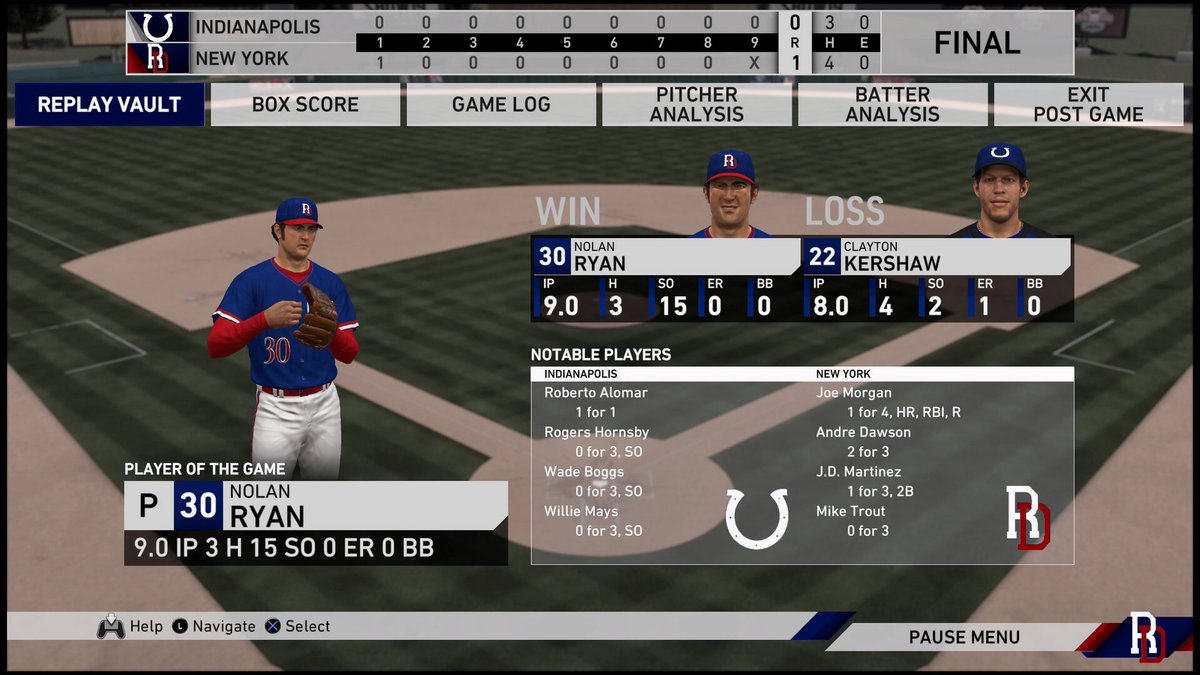View the Batter Analysis tab
The image size is (1200, 675).
pos(892,104)
